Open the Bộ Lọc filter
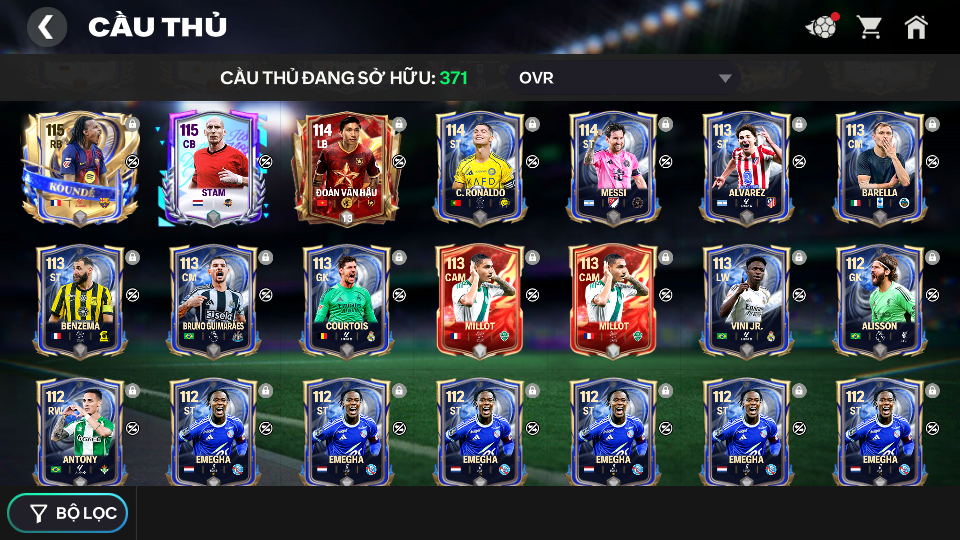Image resolution: width=960 pixels, height=540 pixels. 68,513
